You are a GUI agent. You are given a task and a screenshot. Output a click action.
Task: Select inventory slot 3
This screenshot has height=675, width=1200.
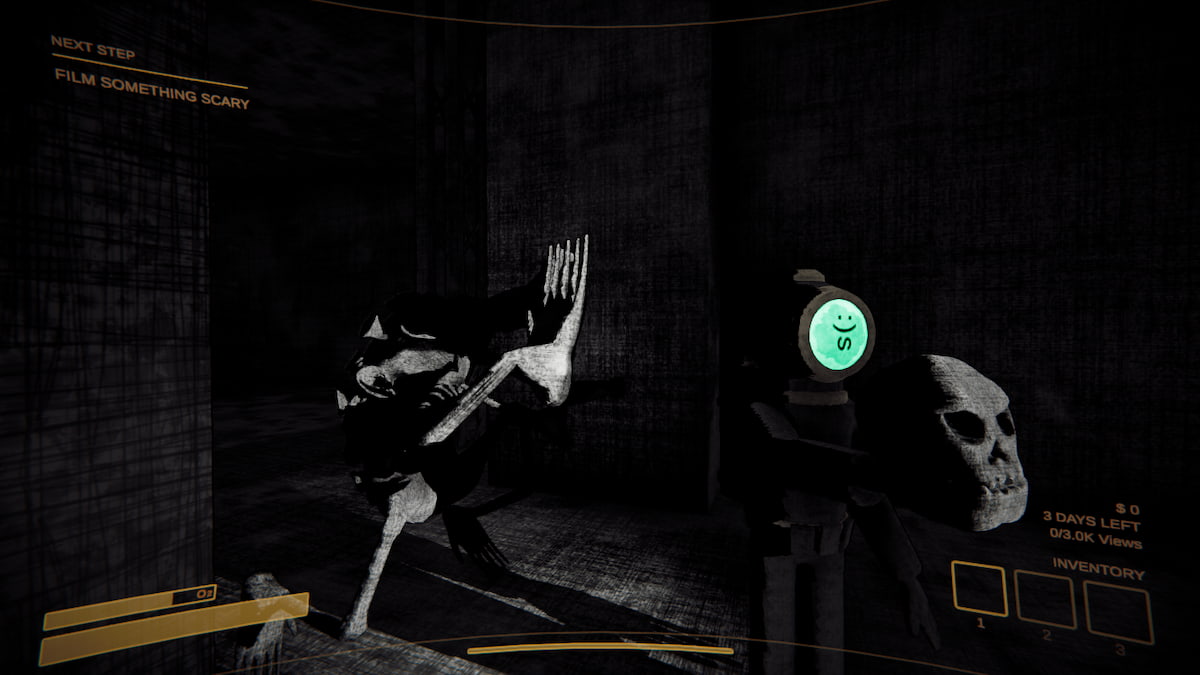[x=1118, y=612]
